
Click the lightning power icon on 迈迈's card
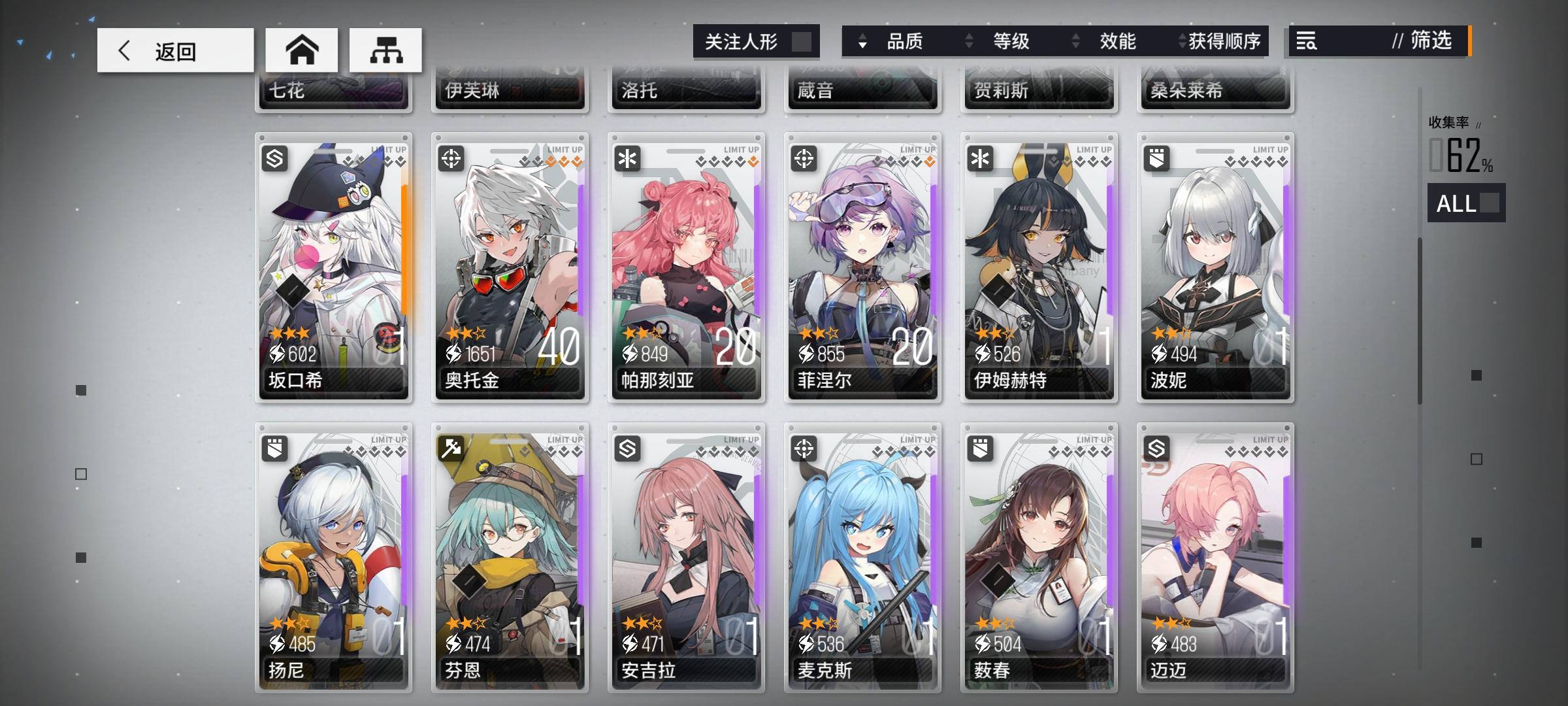[x=1158, y=645]
